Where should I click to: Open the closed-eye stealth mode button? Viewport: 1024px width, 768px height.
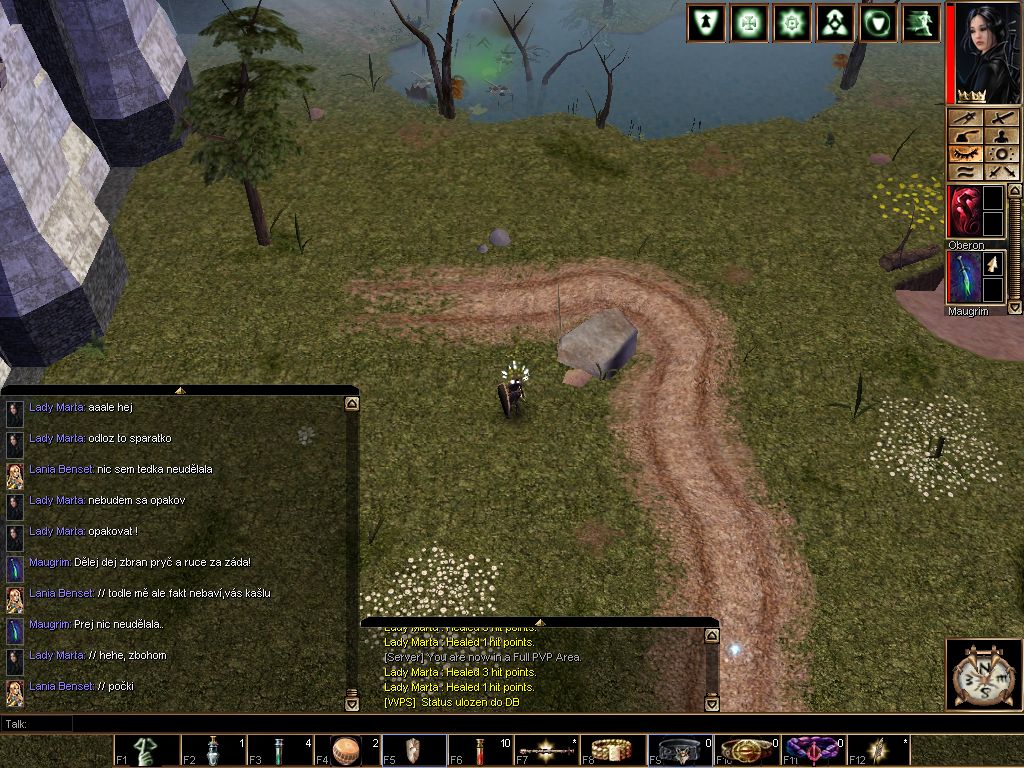click(965, 154)
